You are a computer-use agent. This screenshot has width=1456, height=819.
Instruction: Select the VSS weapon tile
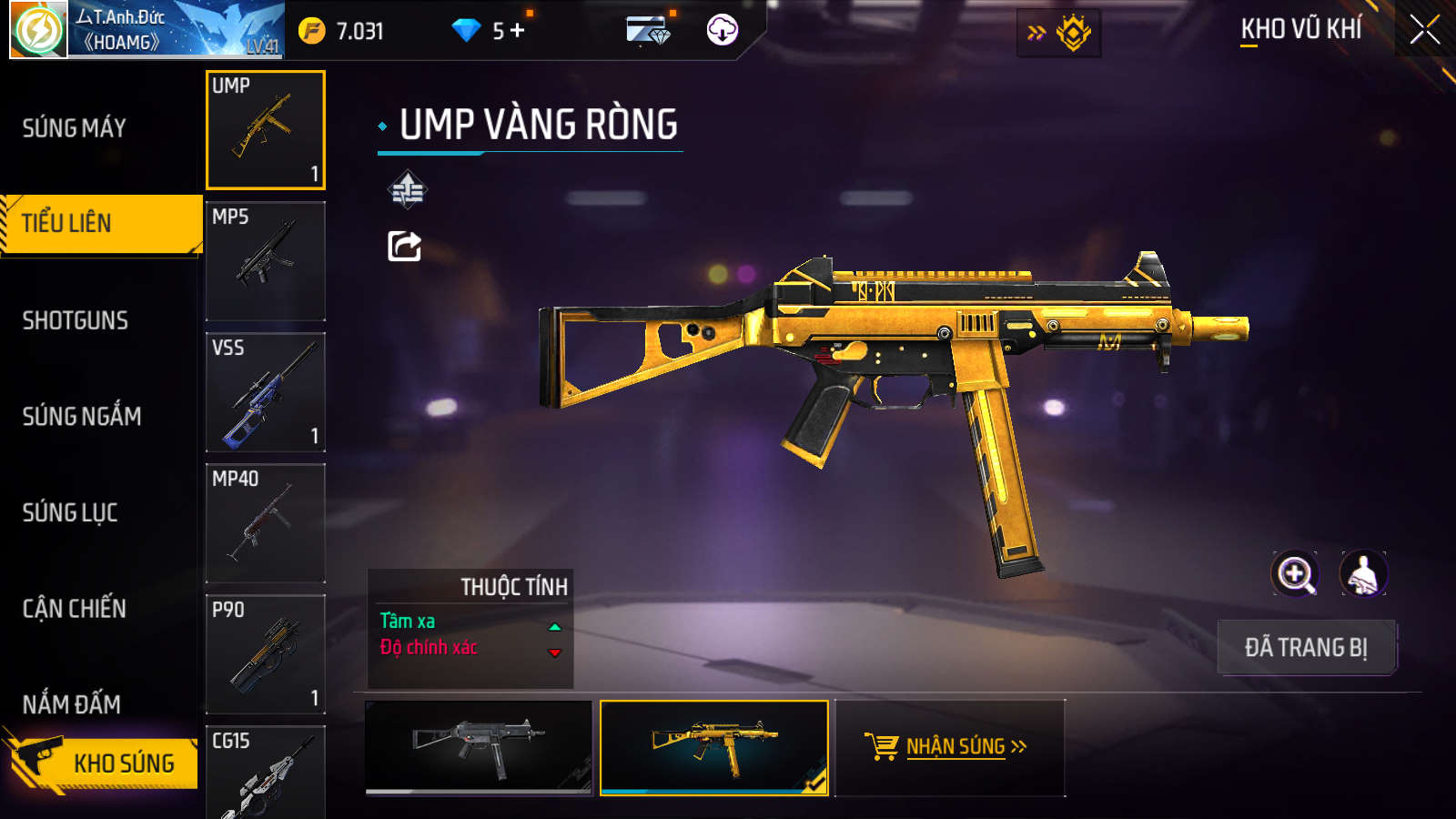(x=266, y=392)
